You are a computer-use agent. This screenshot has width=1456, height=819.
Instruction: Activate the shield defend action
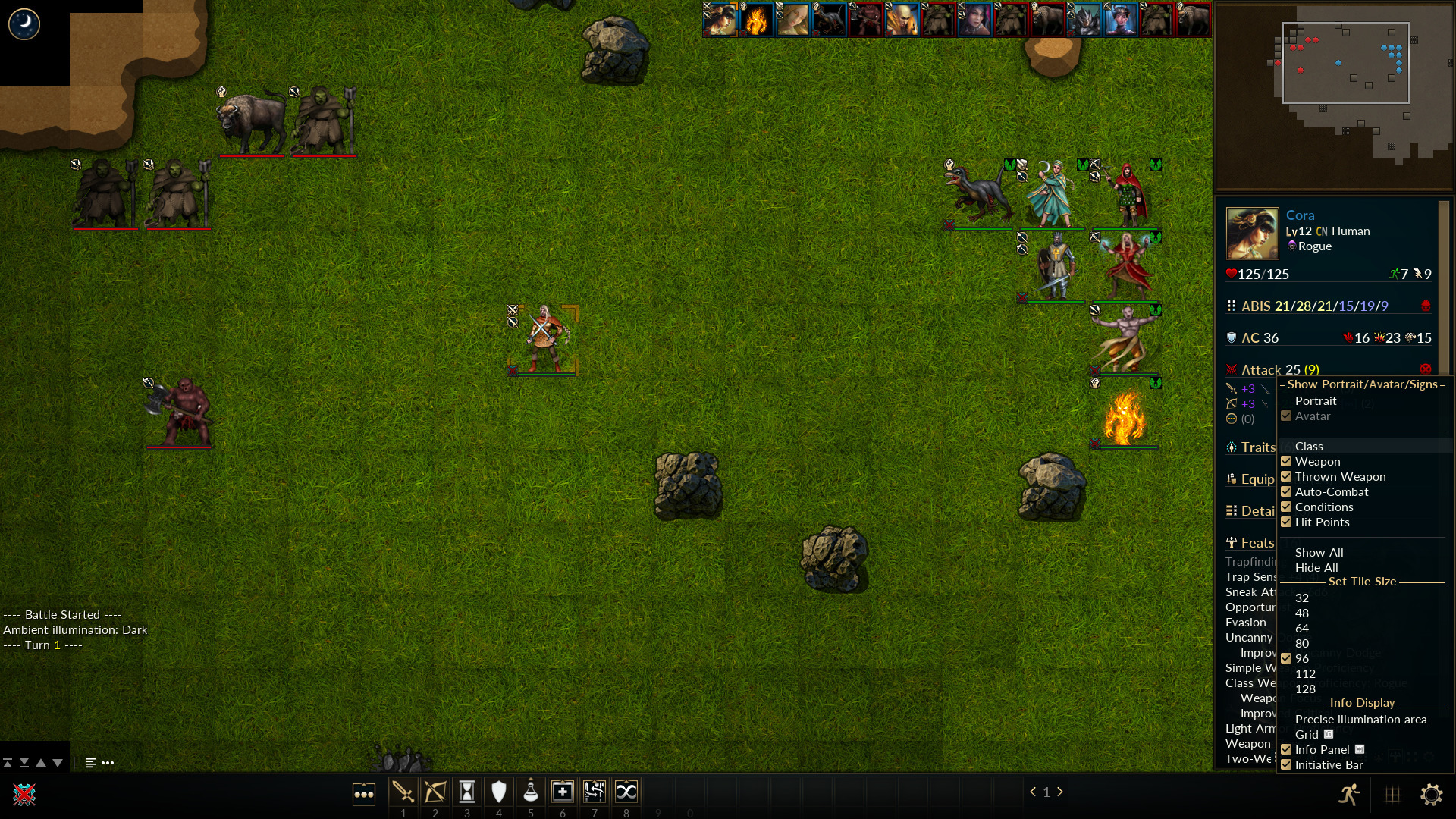(499, 792)
